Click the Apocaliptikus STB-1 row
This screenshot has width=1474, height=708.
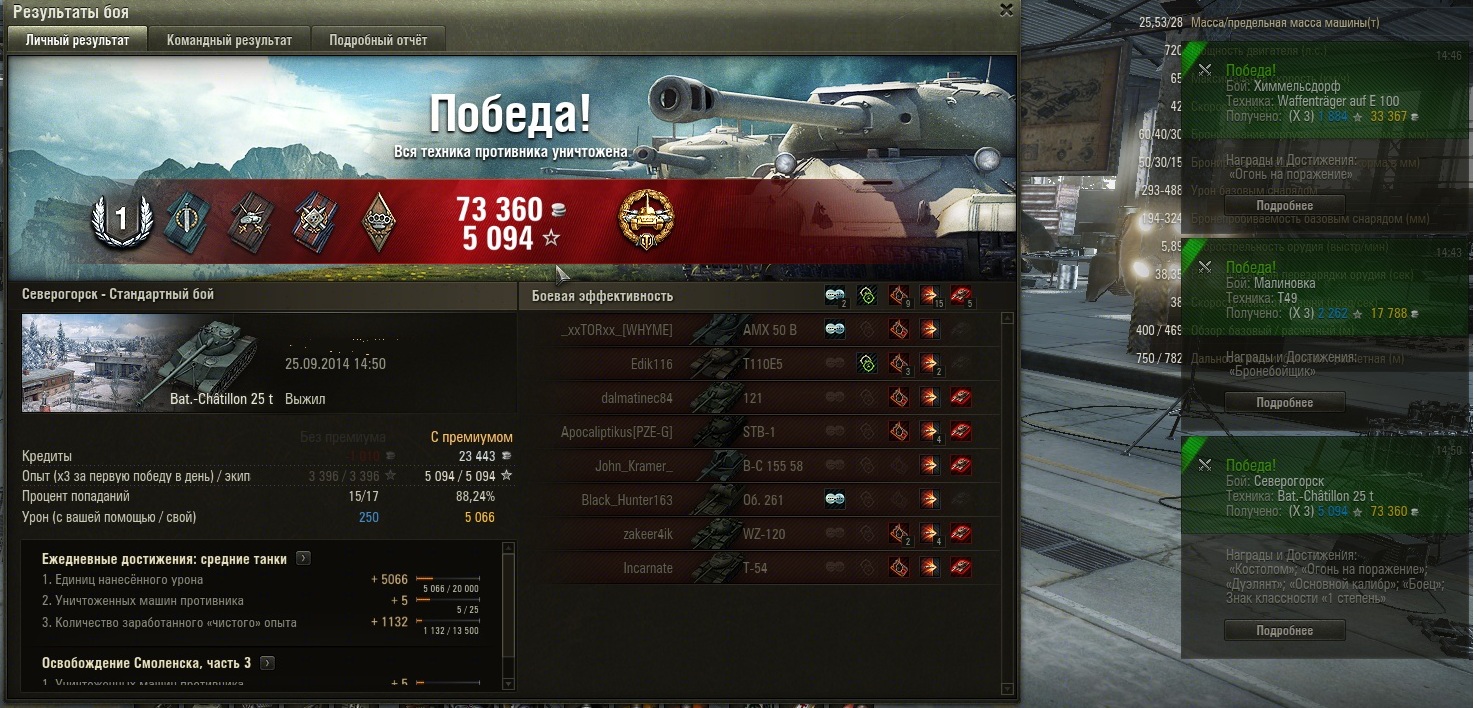click(x=760, y=432)
